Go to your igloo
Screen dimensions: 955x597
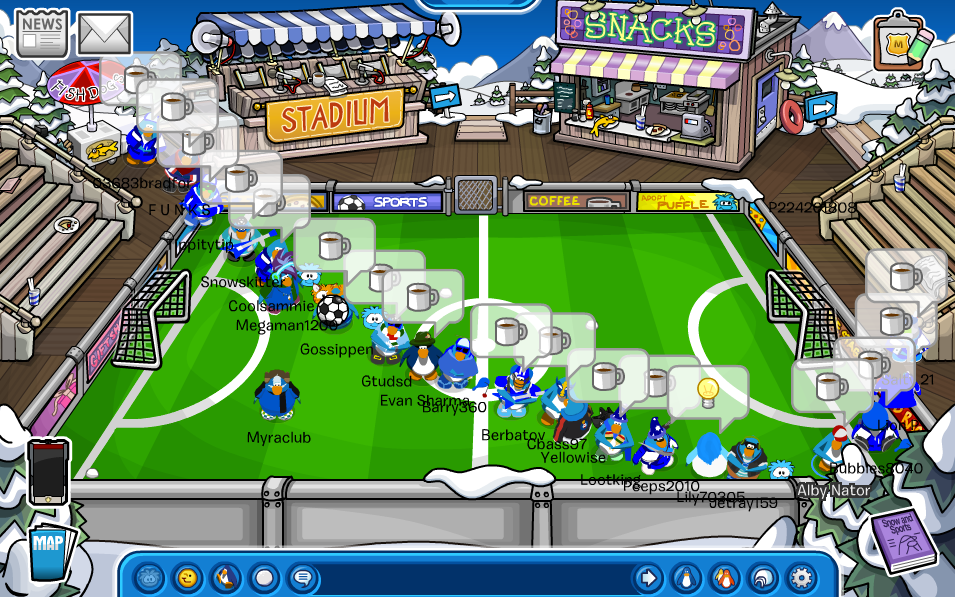(x=762, y=577)
